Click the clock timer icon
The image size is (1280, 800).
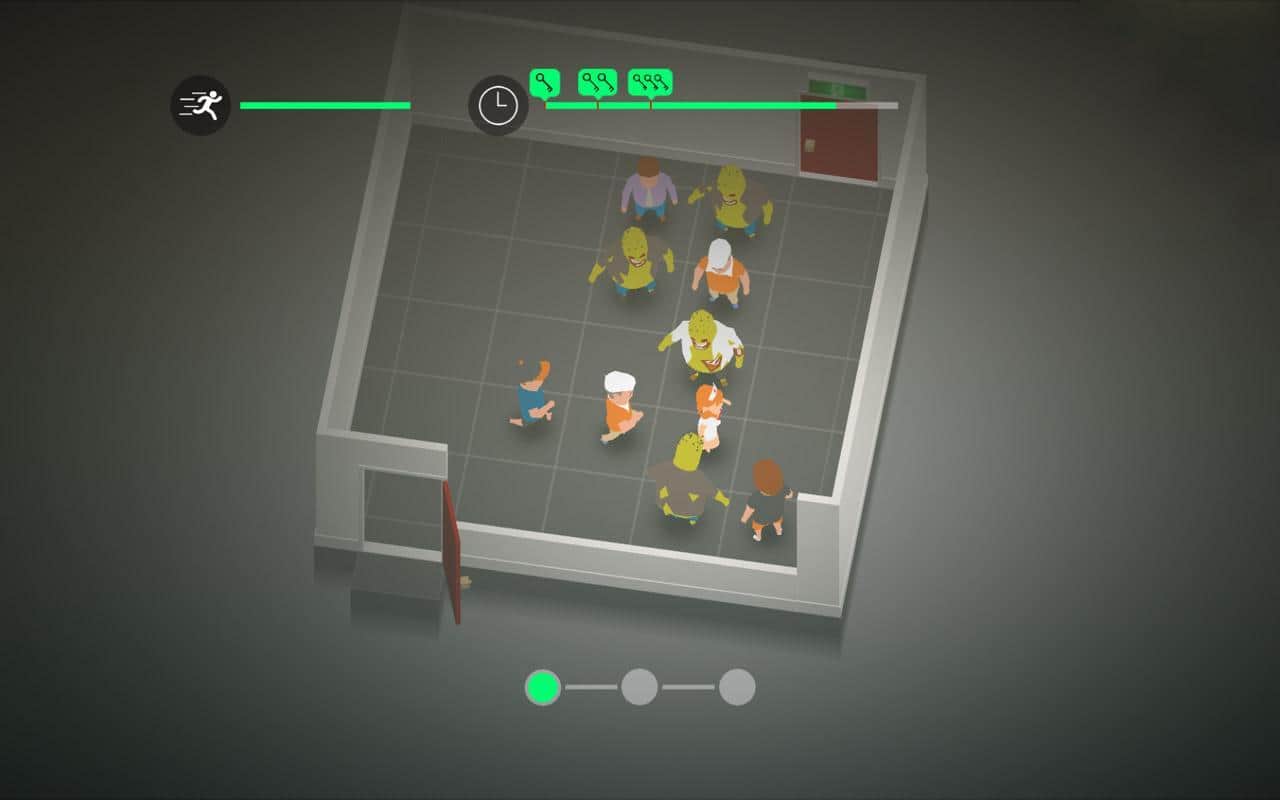click(x=498, y=105)
